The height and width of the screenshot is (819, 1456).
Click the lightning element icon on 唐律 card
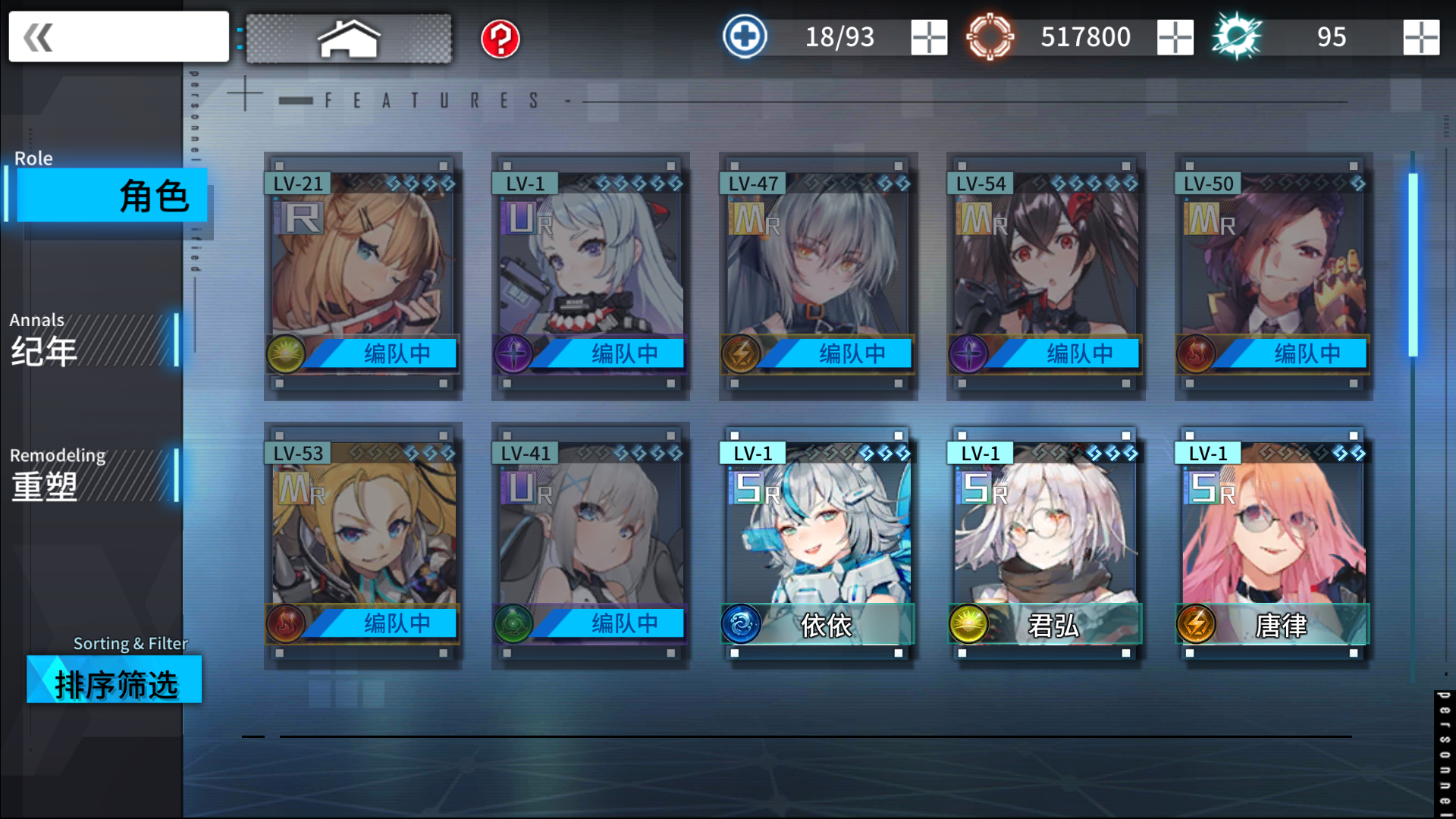(1197, 625)
